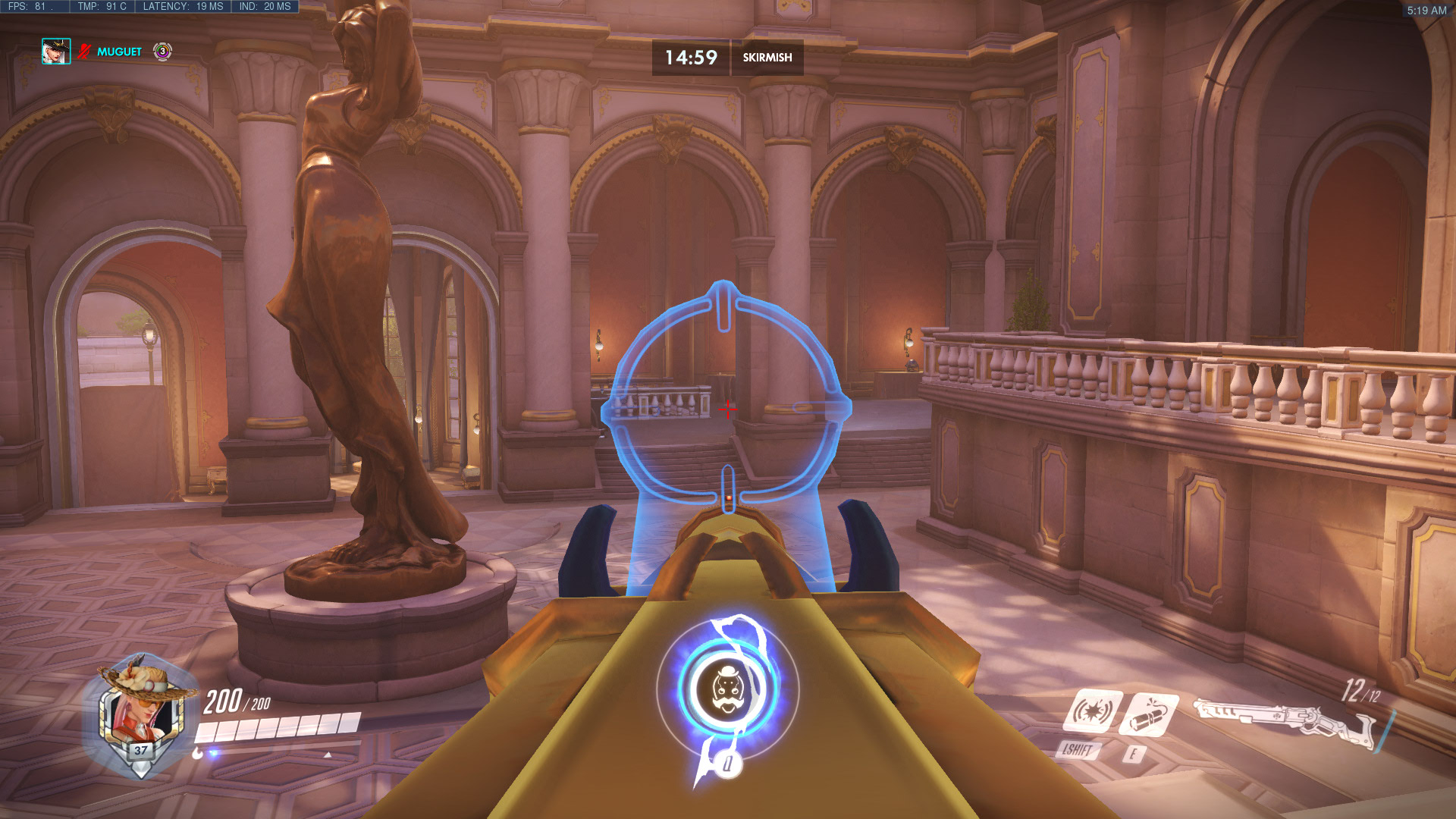Click MUGUET's player avatar in the top-left
This screenshot has height=819, width=1456.
(x=55, y=52)
